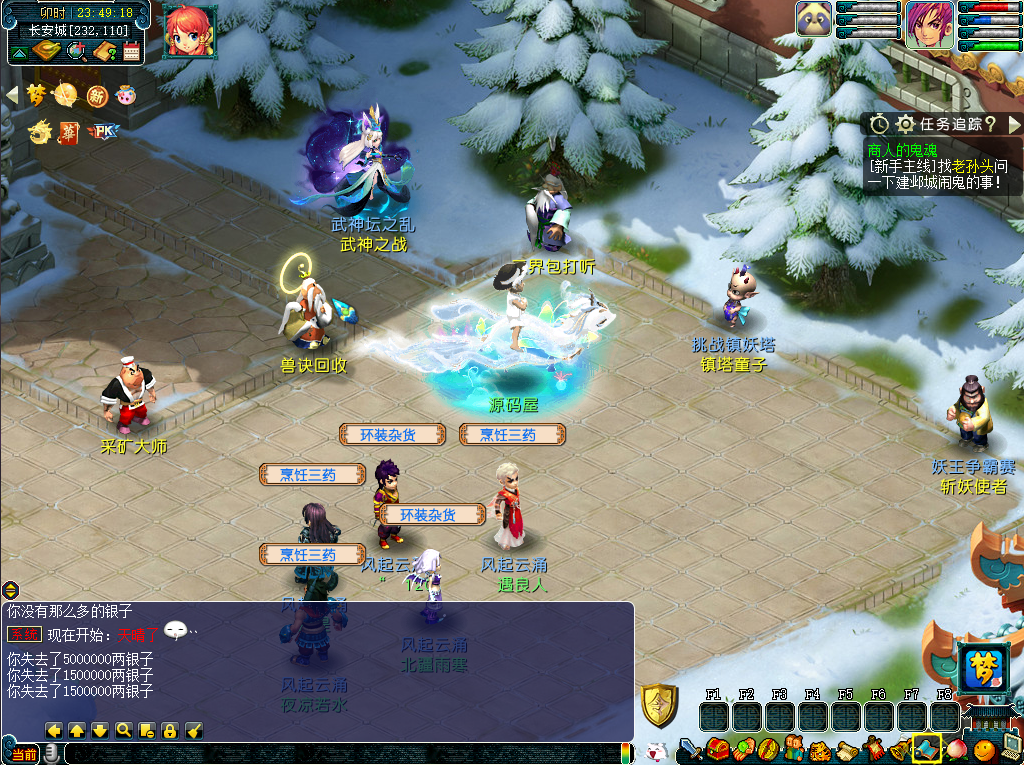Click the purple-haired character portrait

coord(928,24)
